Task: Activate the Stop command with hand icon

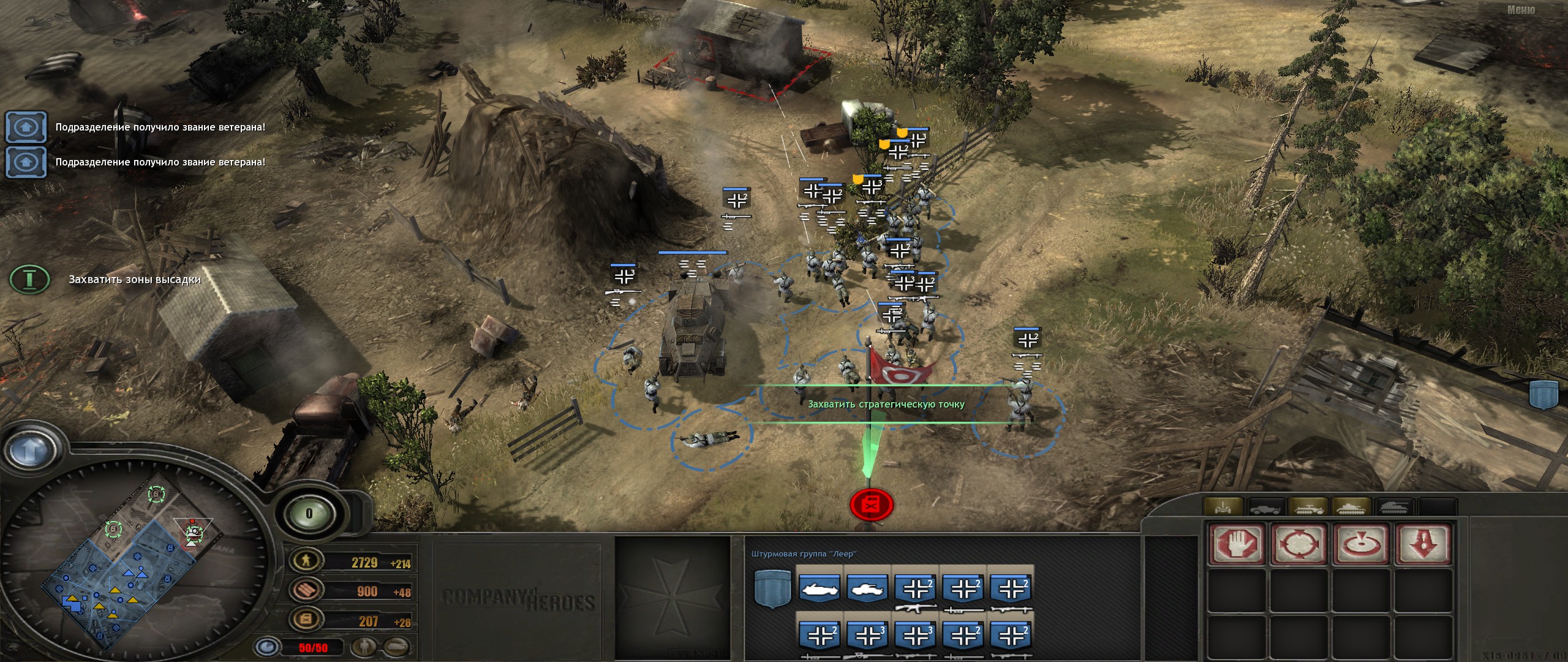Action: click(1237, 543)
